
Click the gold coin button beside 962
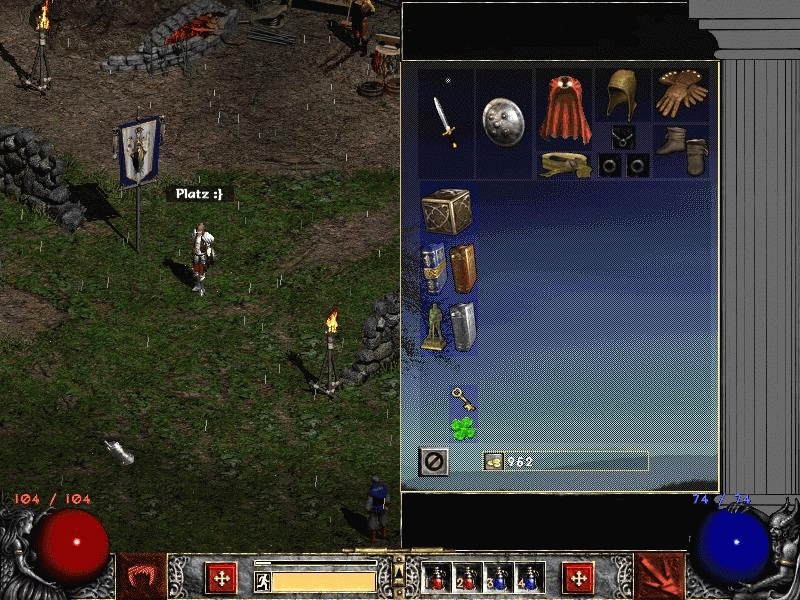(x=493, y=461)
